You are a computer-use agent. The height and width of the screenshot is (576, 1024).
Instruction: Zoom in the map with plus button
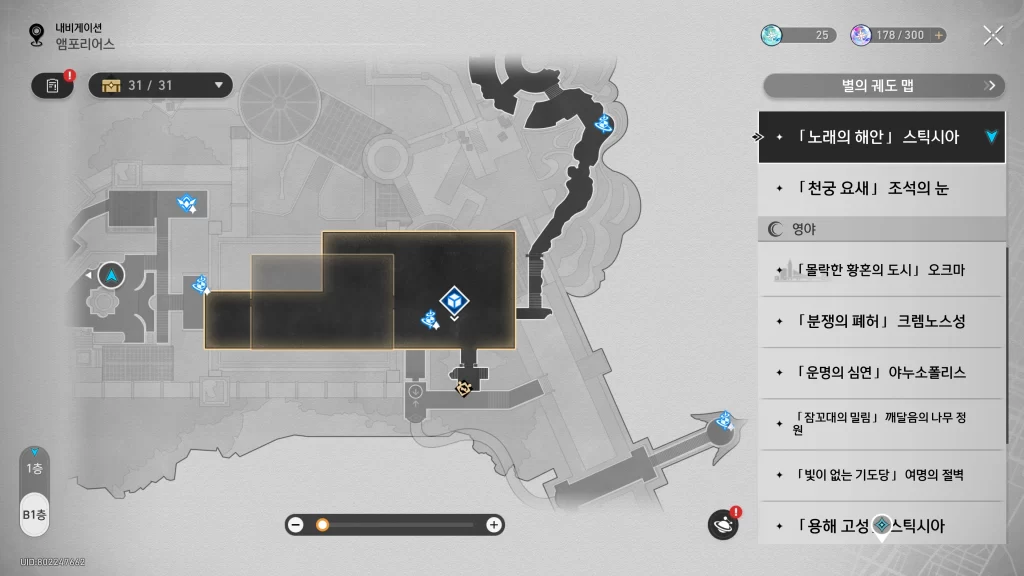493,524
